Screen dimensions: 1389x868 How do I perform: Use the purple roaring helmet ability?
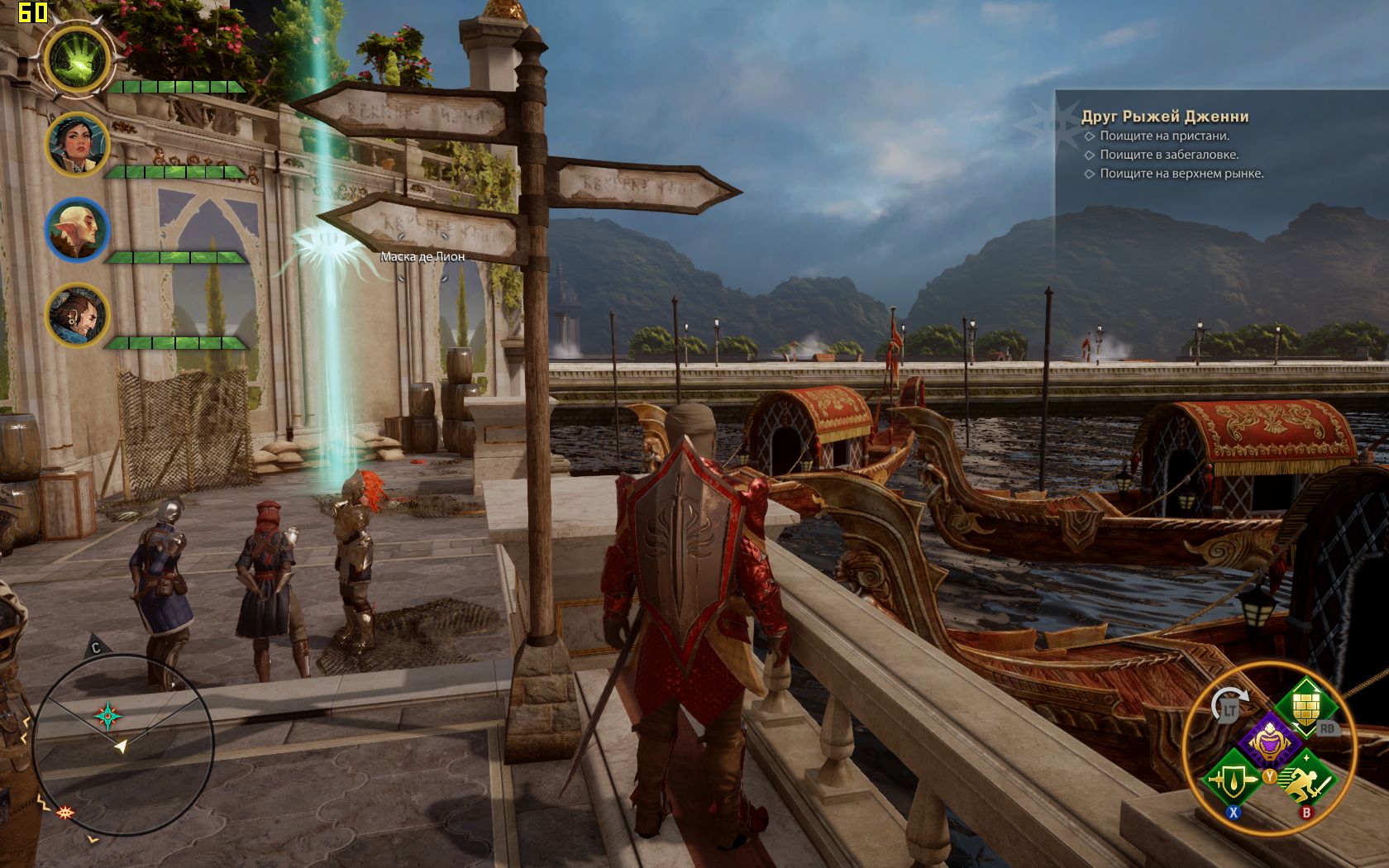click(1269, 741)
